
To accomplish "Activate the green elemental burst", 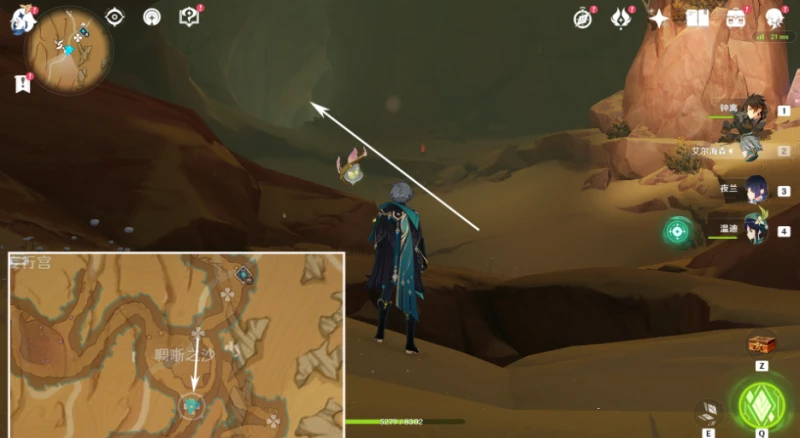I will 763,403.
